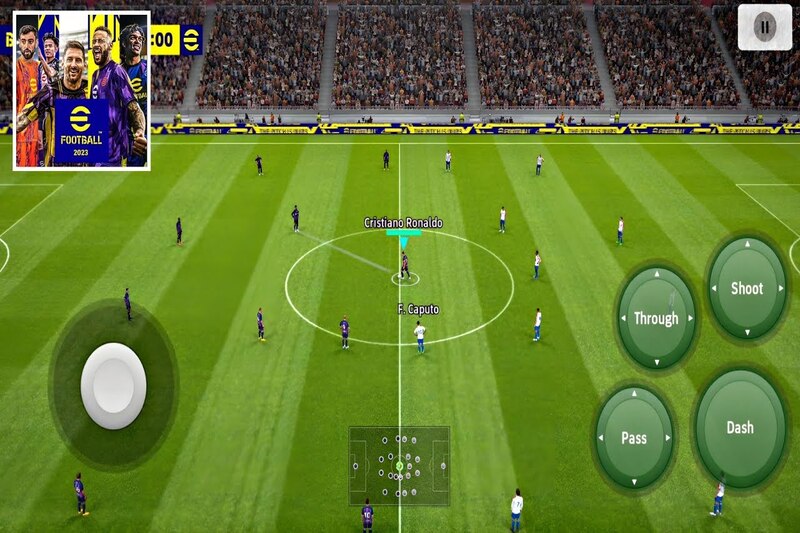Click the pitch radar minimap
The width and height of the screenshot is (800, 533).
click(399, 465)
